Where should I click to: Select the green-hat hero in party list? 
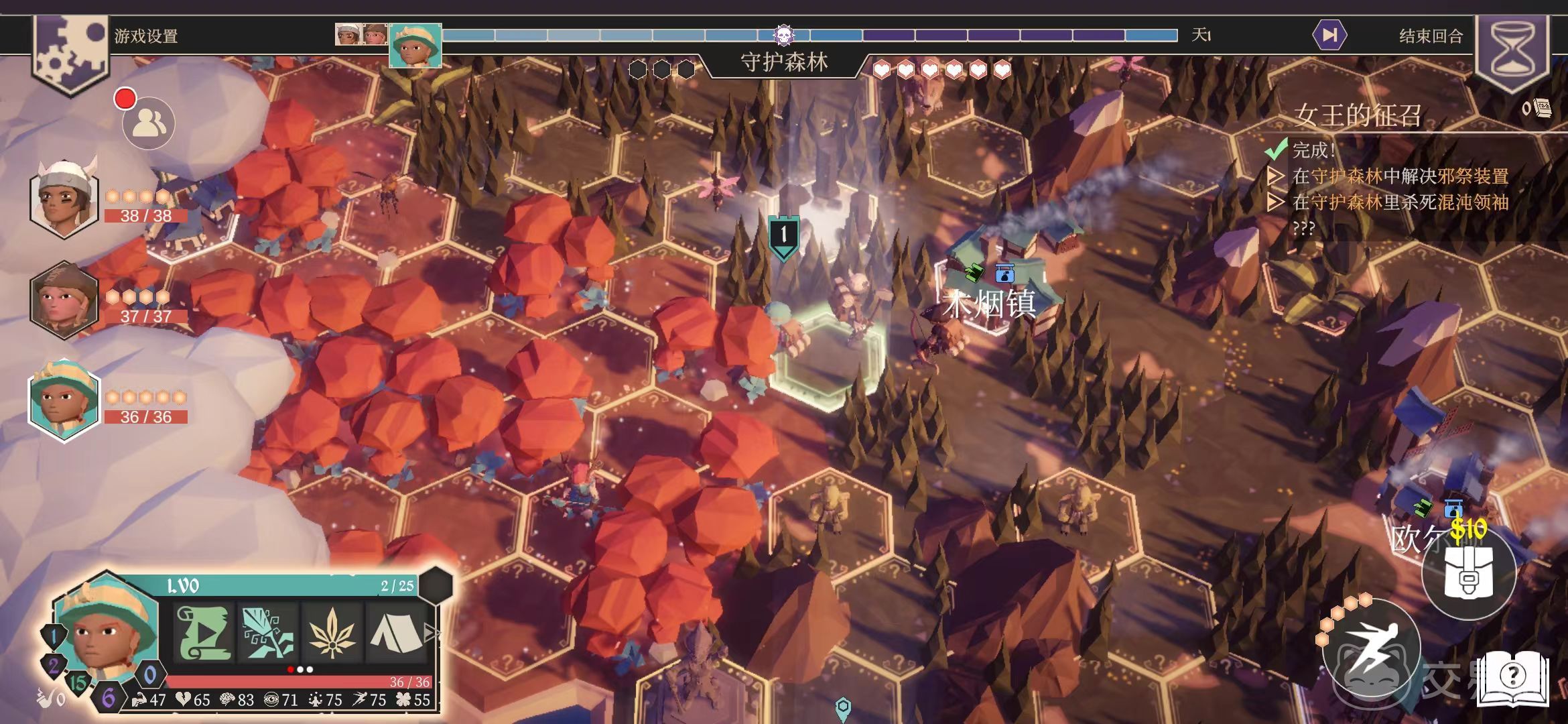64,400
